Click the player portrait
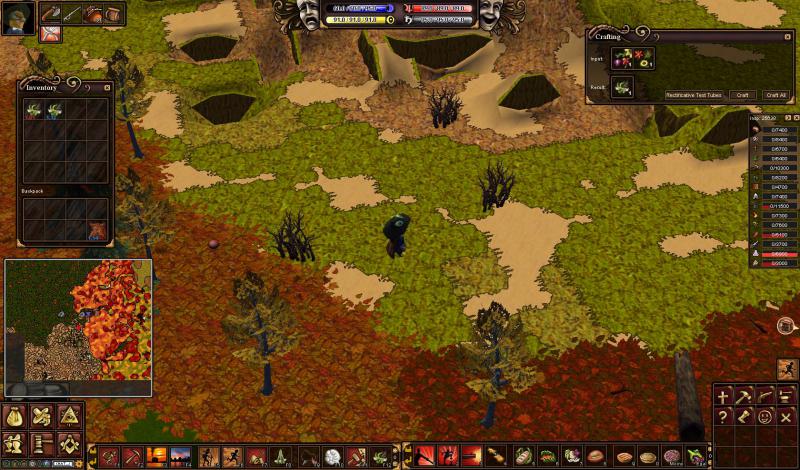 18,17
